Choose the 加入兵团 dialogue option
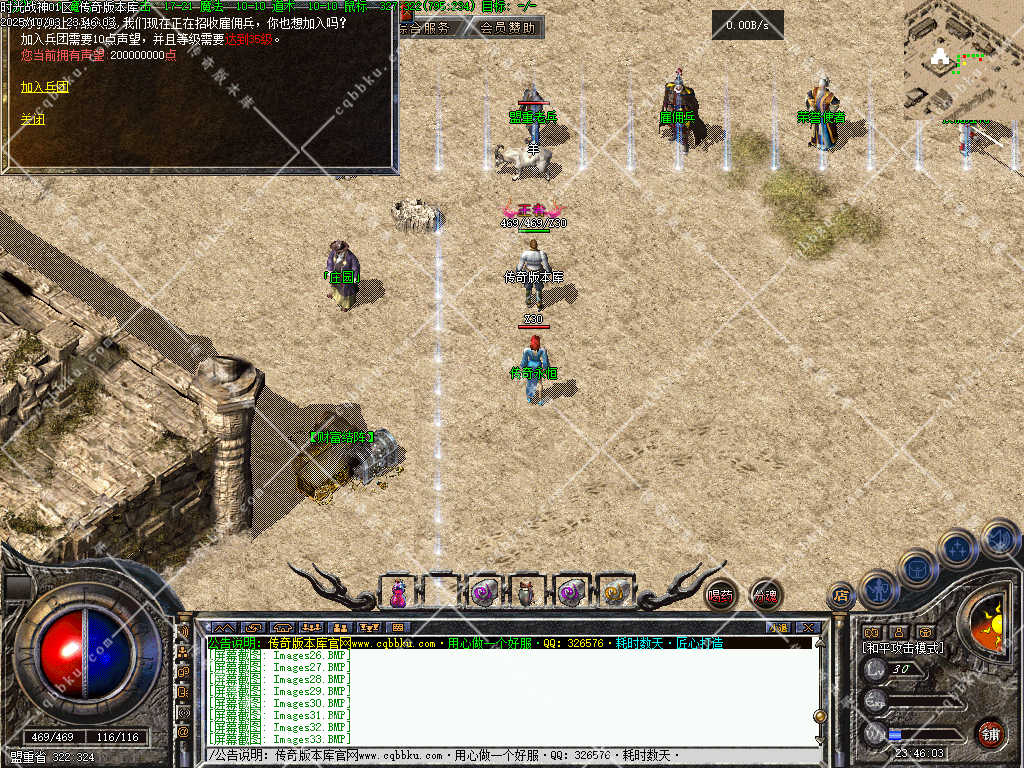Image resolution: width=1024 pixels, height=768 pixels. (45, 87)
